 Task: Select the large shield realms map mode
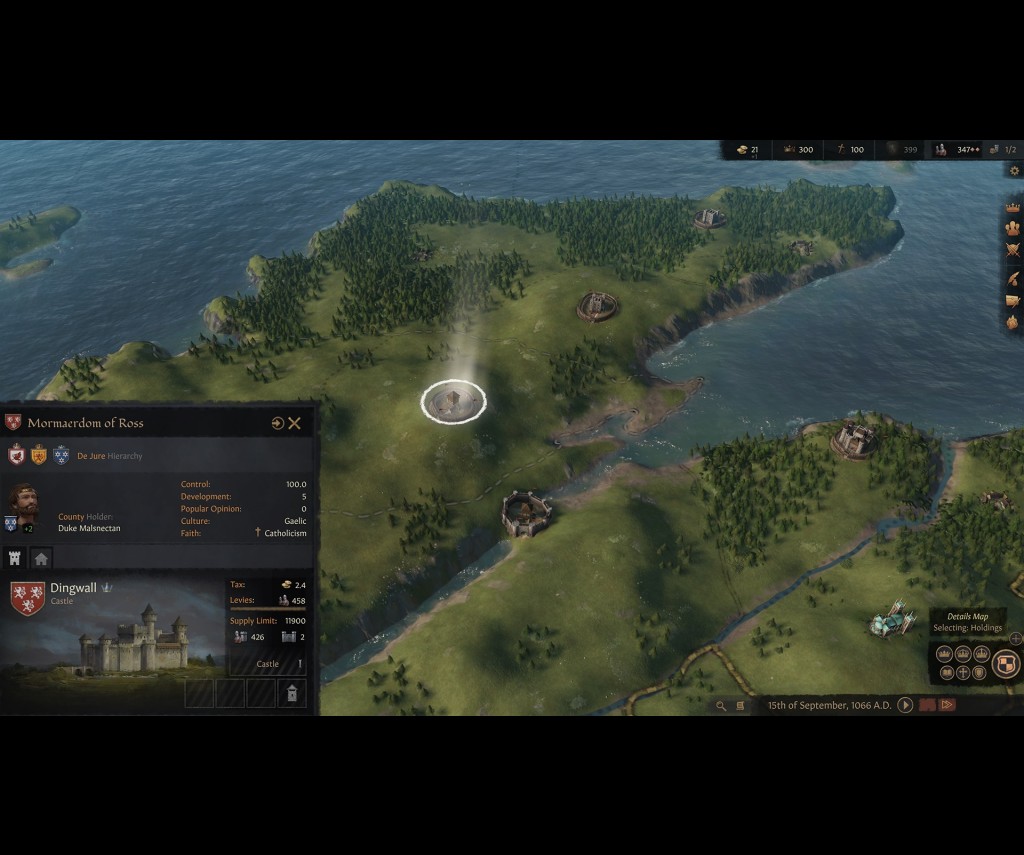click(x=1007, y=662)
